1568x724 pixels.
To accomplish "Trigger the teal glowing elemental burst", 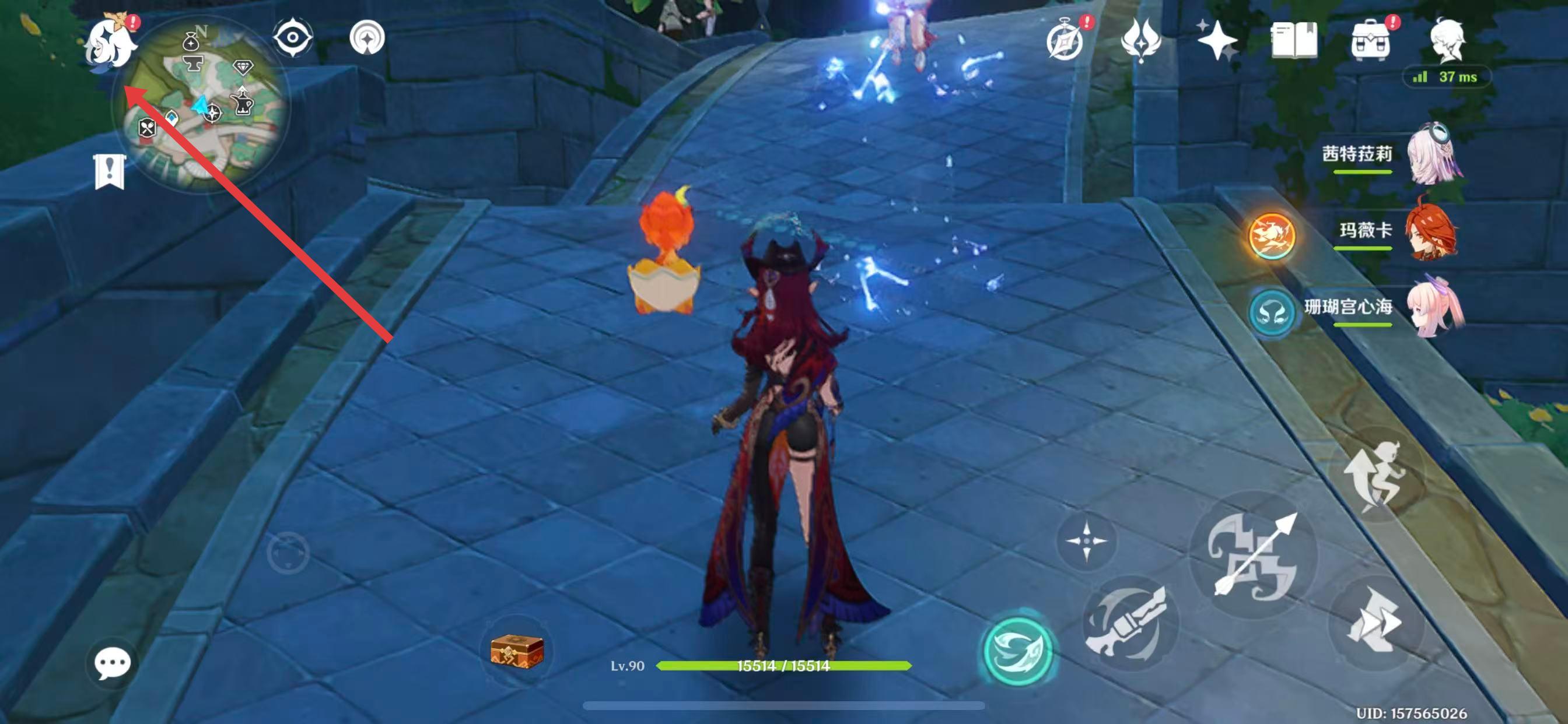I will pyautogui.click(x=1018, y=650).
